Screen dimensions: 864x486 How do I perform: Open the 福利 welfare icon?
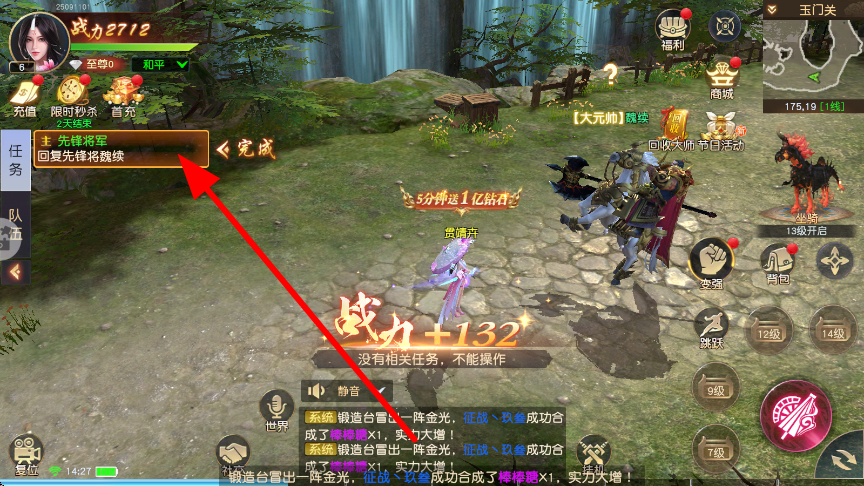tap(672, 30)
